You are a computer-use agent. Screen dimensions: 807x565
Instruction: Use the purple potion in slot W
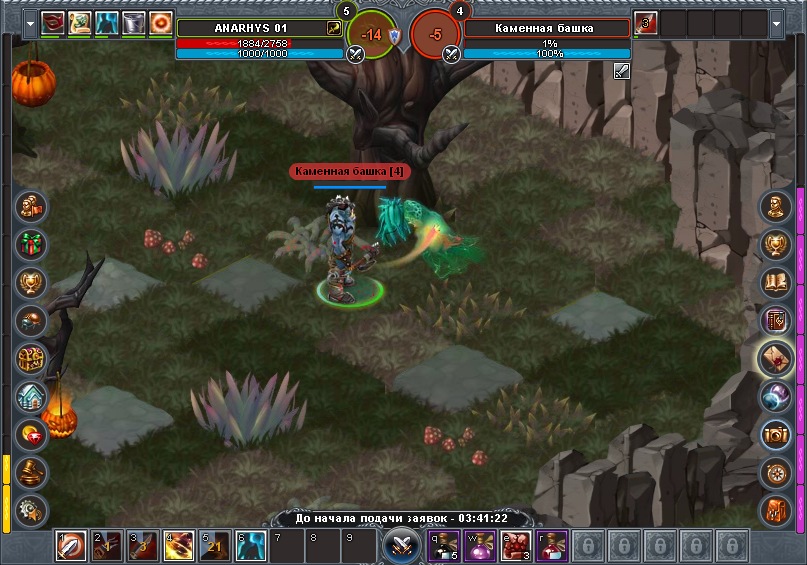480,547
